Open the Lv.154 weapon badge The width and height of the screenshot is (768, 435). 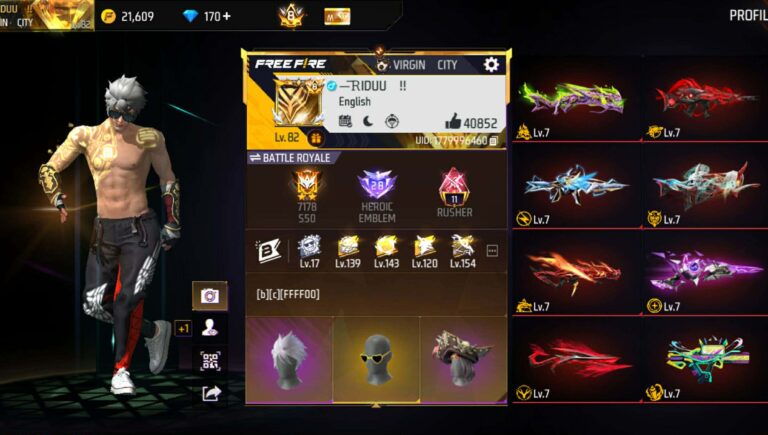coord(462,251)
